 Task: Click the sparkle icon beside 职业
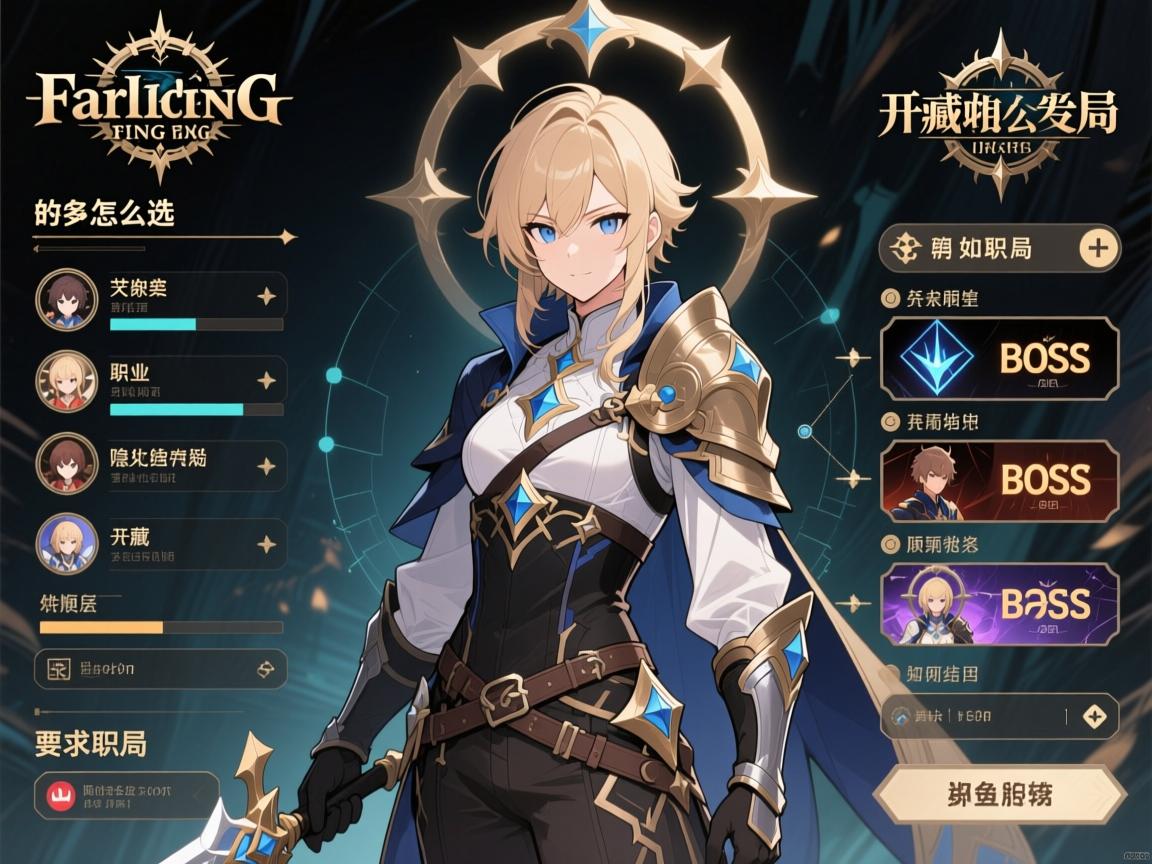click(266, 380)
